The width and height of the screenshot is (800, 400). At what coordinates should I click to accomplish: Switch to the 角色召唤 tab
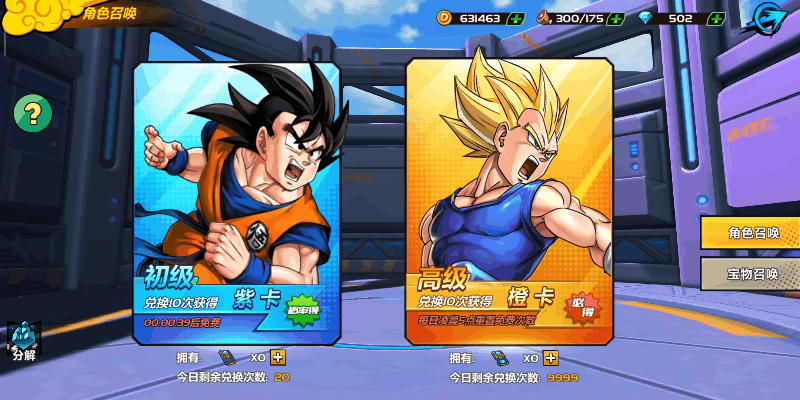(x=753, y=232)
